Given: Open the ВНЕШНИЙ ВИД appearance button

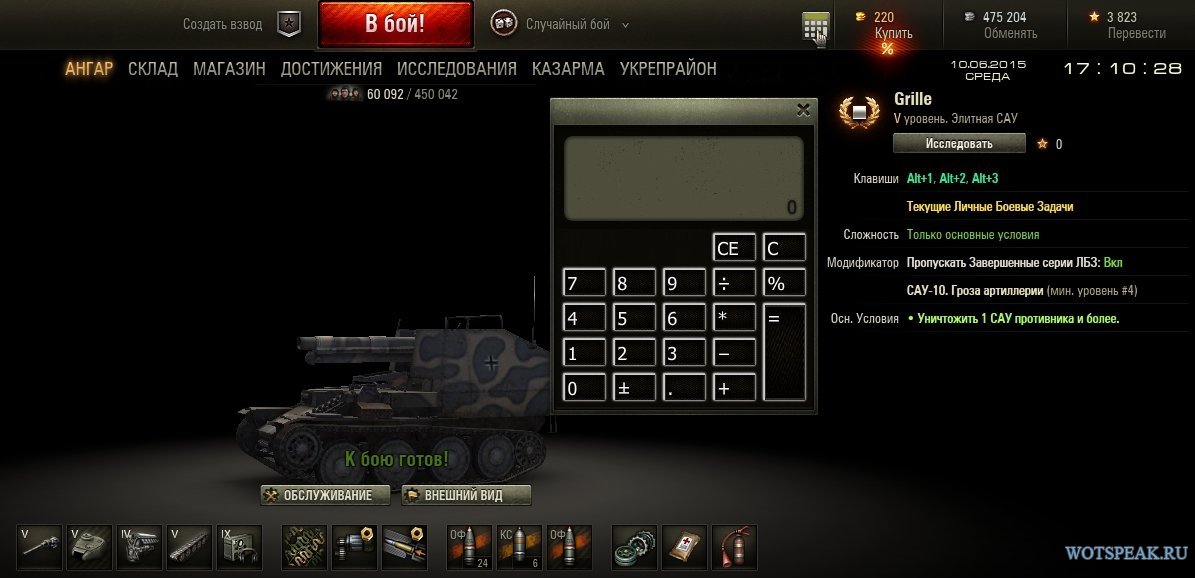Looking at the screenshot, I should coord(466,495).
